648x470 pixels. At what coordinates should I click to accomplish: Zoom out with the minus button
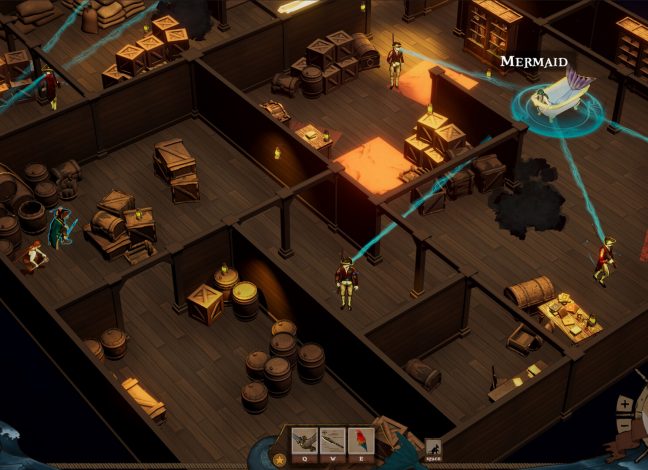[x=625, y=424]
